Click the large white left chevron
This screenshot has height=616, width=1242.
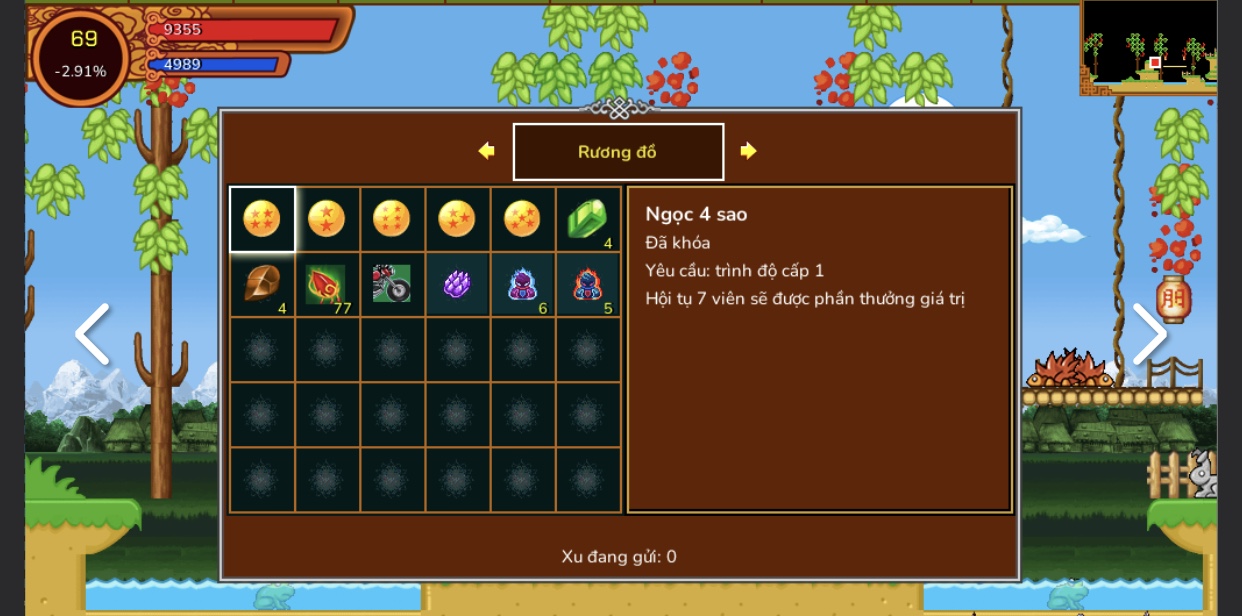[x=93, y=334]
